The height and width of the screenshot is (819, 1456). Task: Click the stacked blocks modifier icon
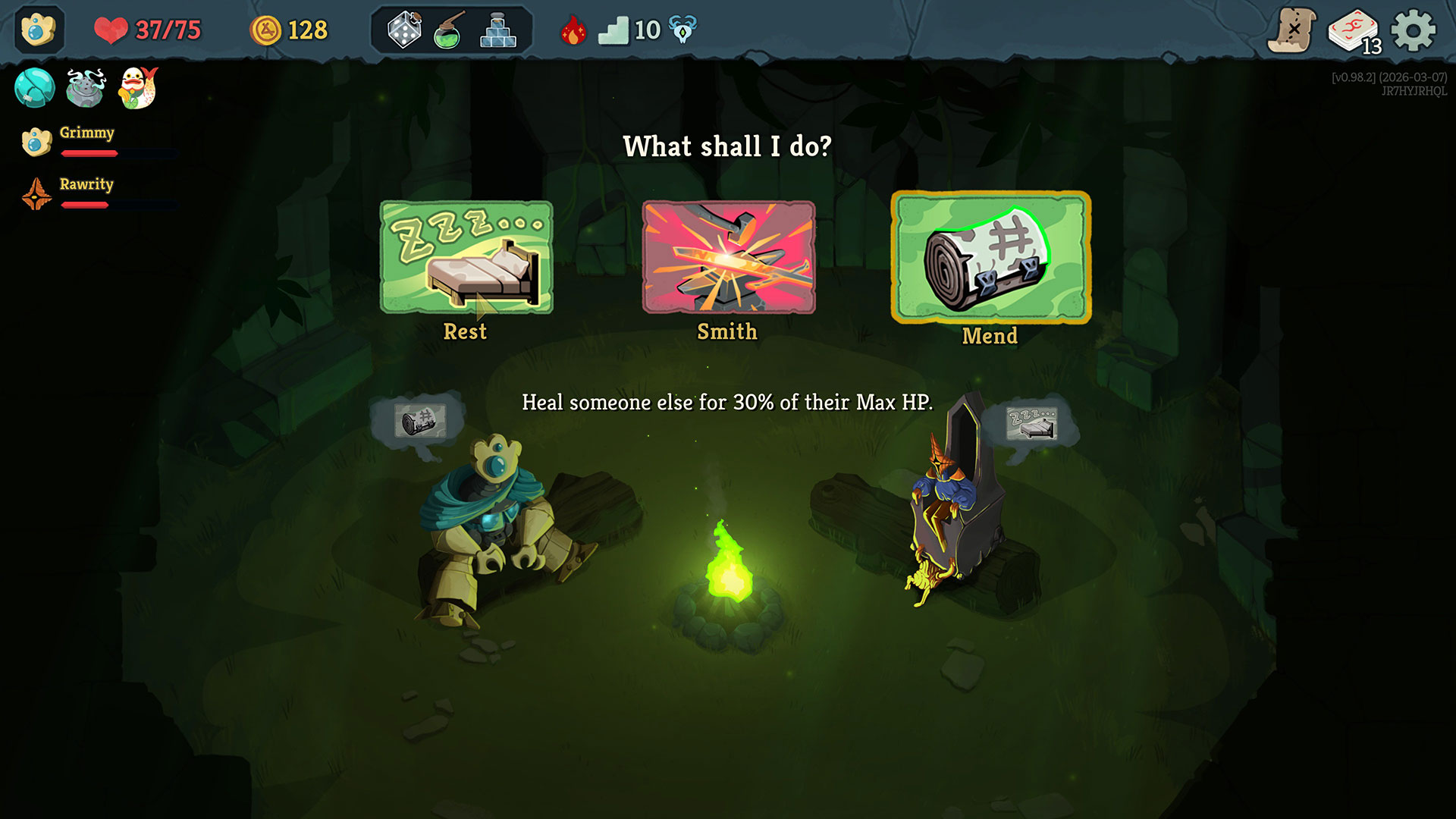pos(498,31)
